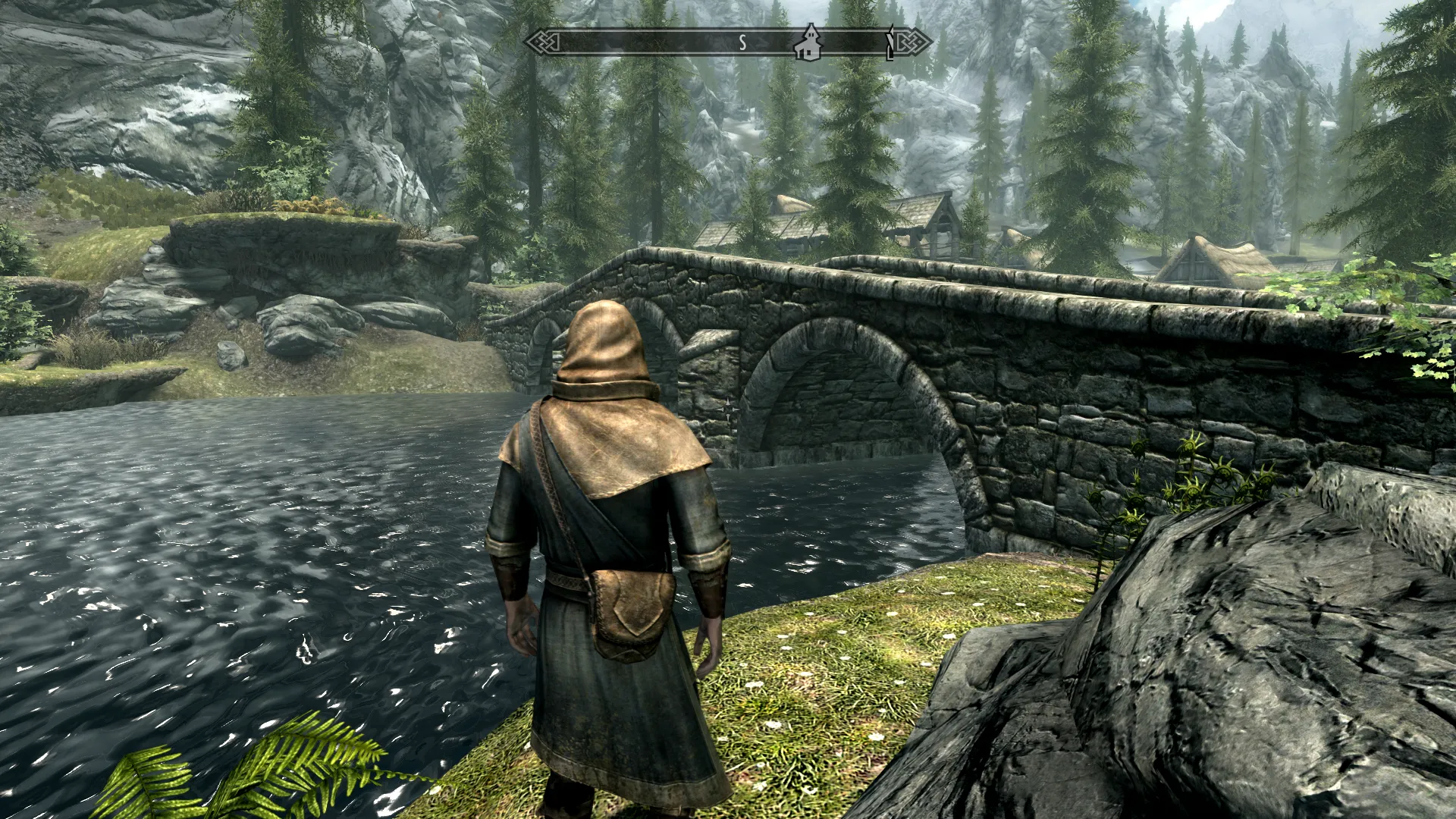The height and width of the screenshot is (819, 1456).
Task: Select the S heading letter on the compass
Action: point(742,43)
